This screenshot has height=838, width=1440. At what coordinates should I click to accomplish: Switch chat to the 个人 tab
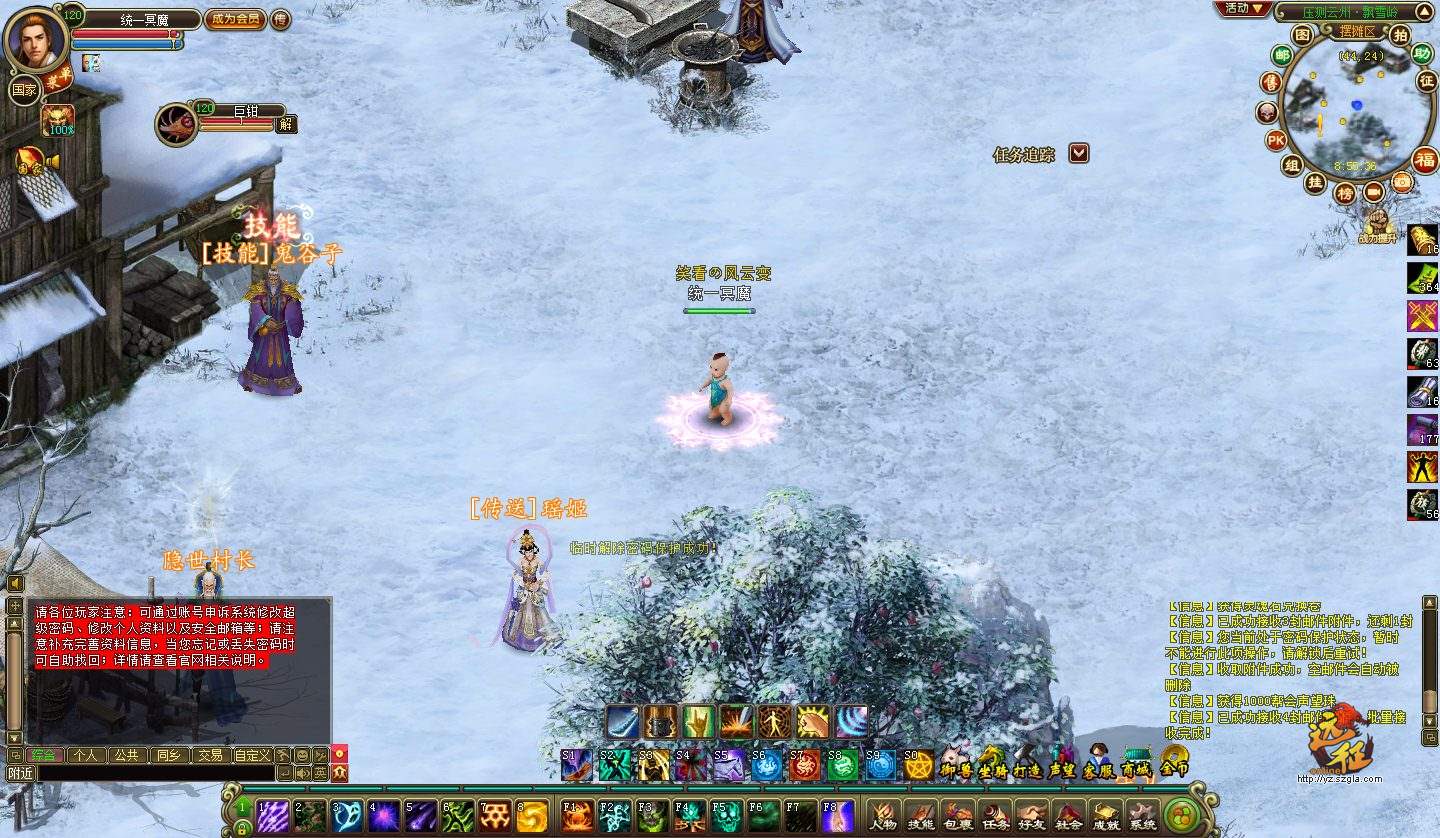click(86, 755)
